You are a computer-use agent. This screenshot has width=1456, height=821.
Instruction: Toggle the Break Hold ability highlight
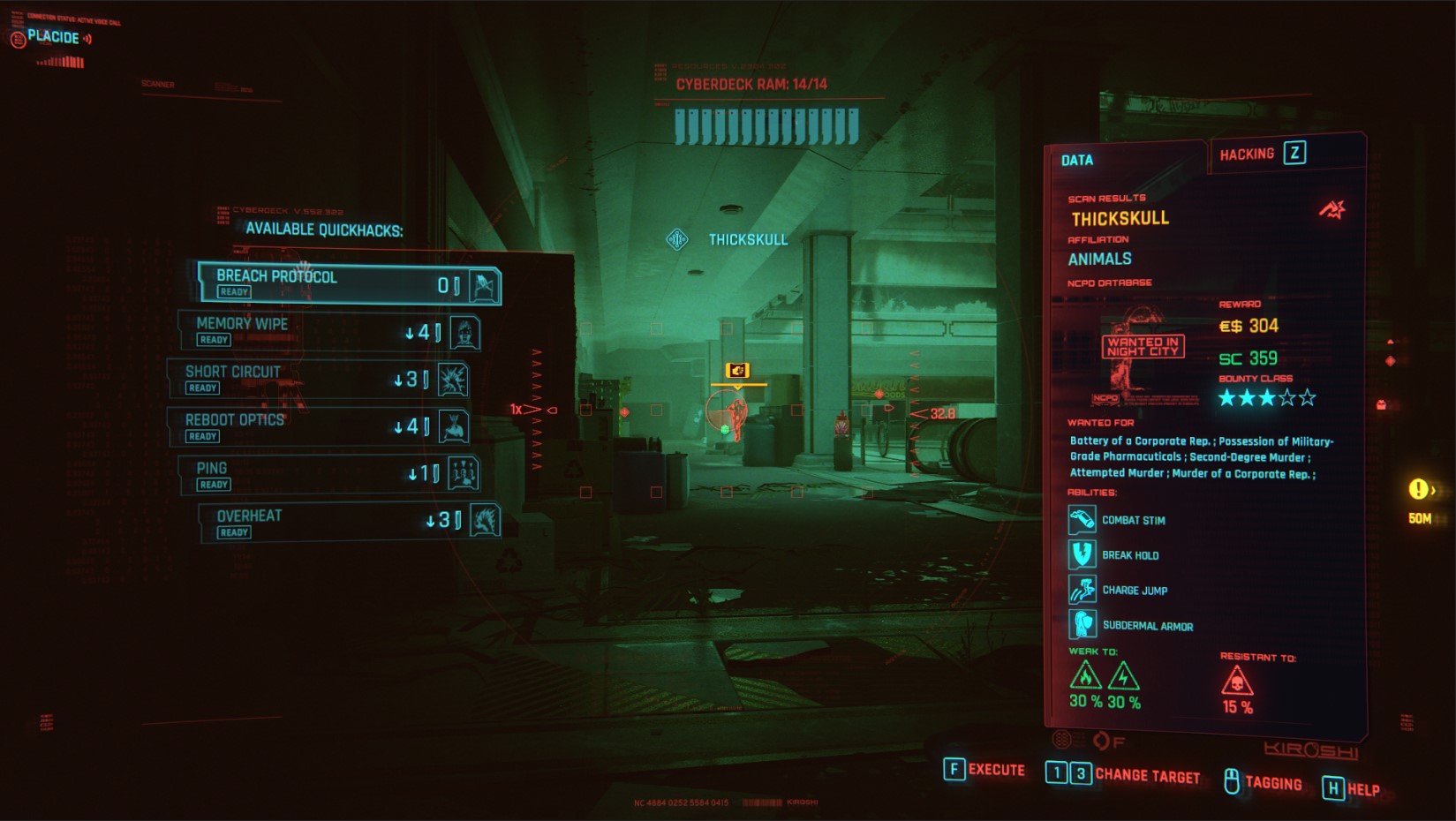point(1084,554)
